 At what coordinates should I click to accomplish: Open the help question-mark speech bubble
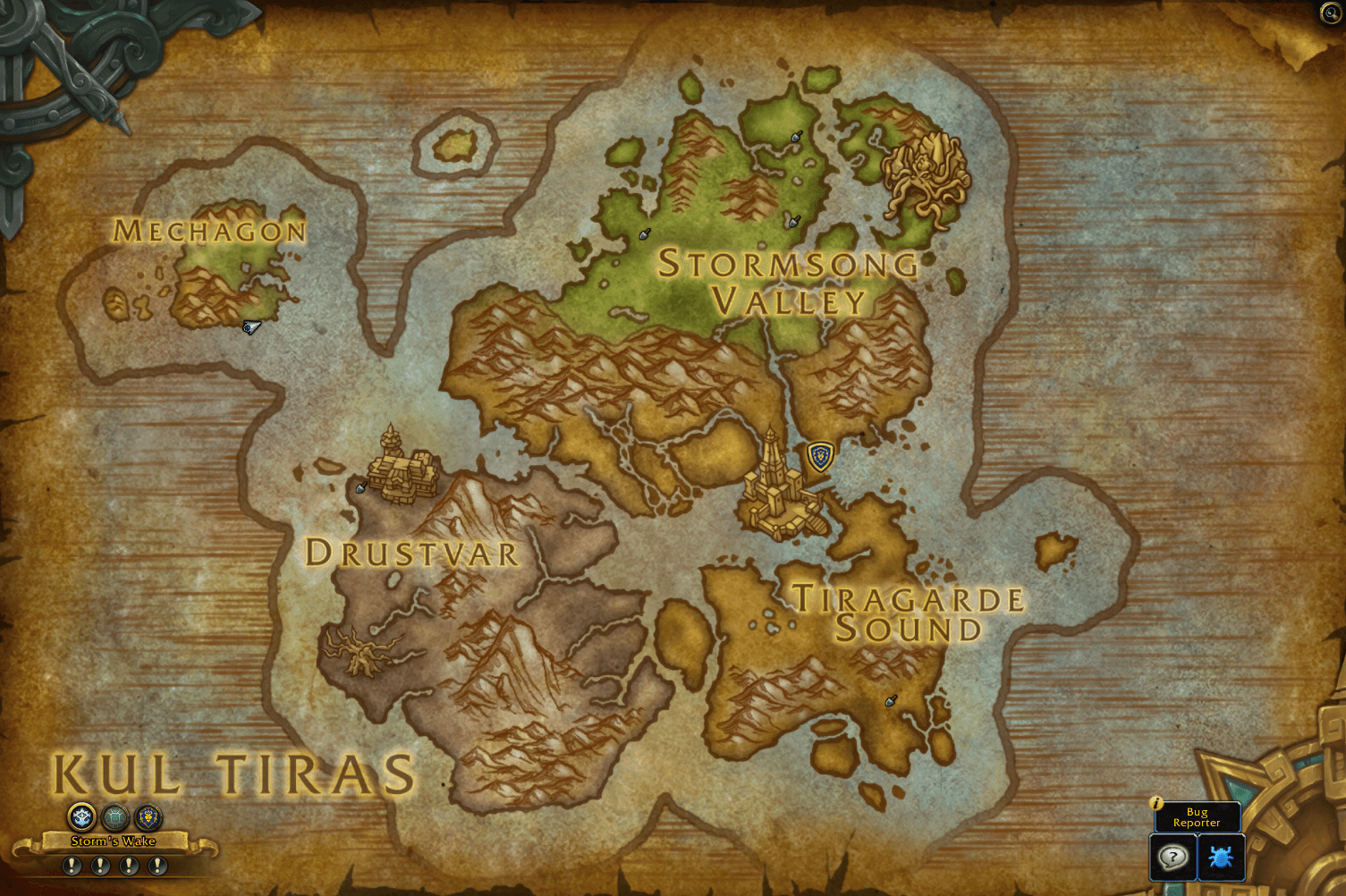(1172, 857)
